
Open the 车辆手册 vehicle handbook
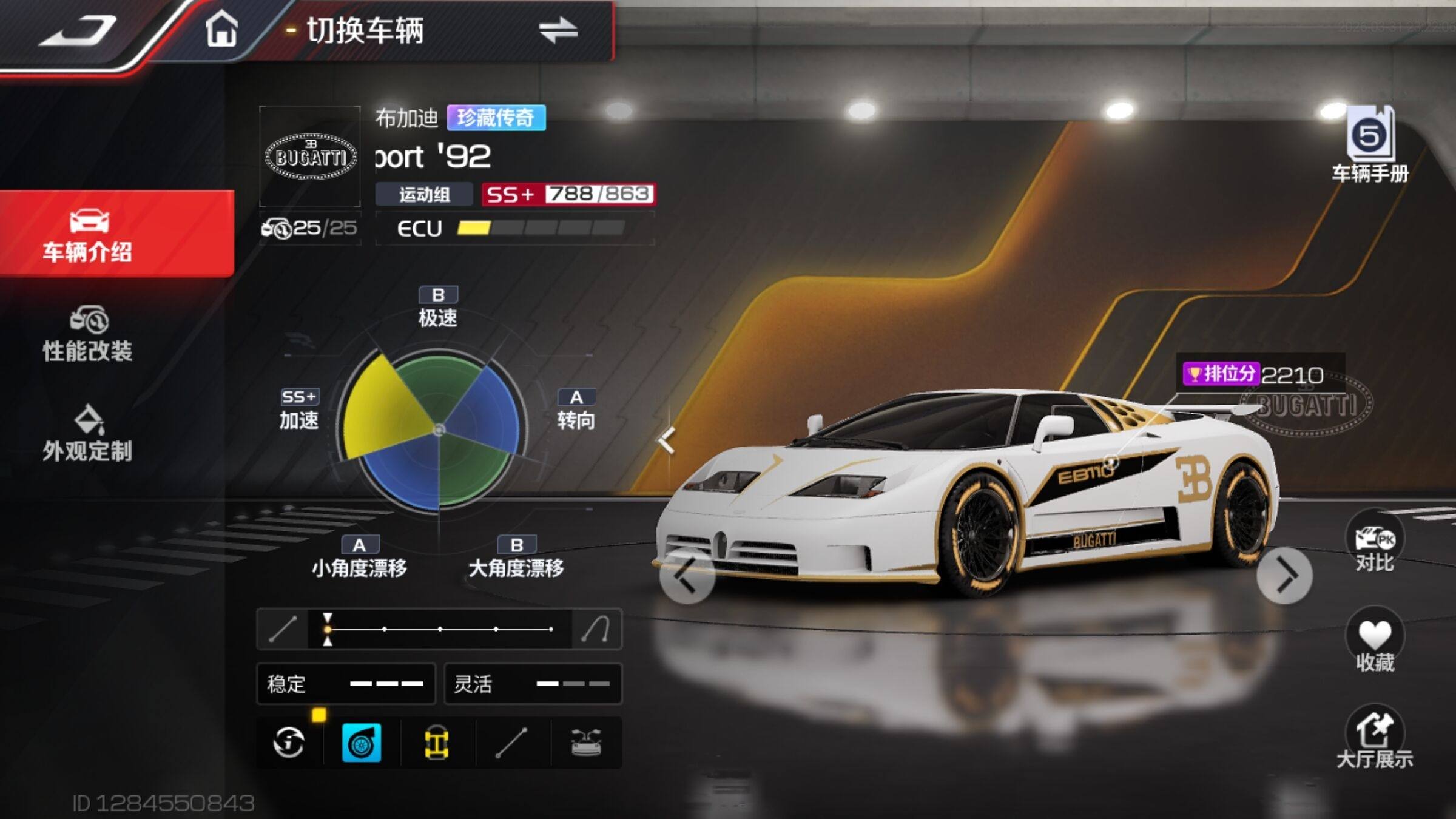[x=1370, y=146]
